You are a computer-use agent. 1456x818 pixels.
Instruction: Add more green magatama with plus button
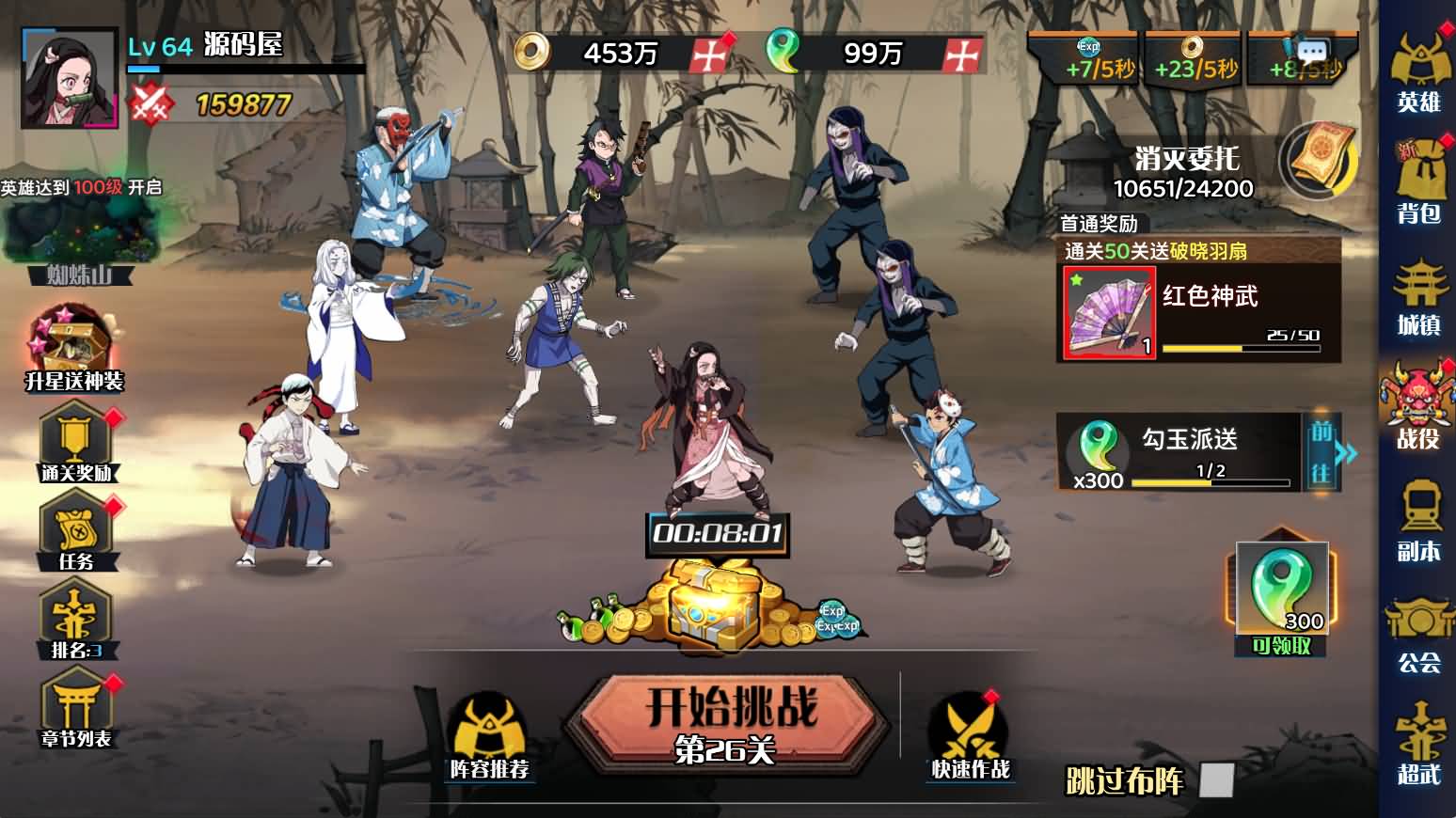pyautogui.click(x=963, y=55)
